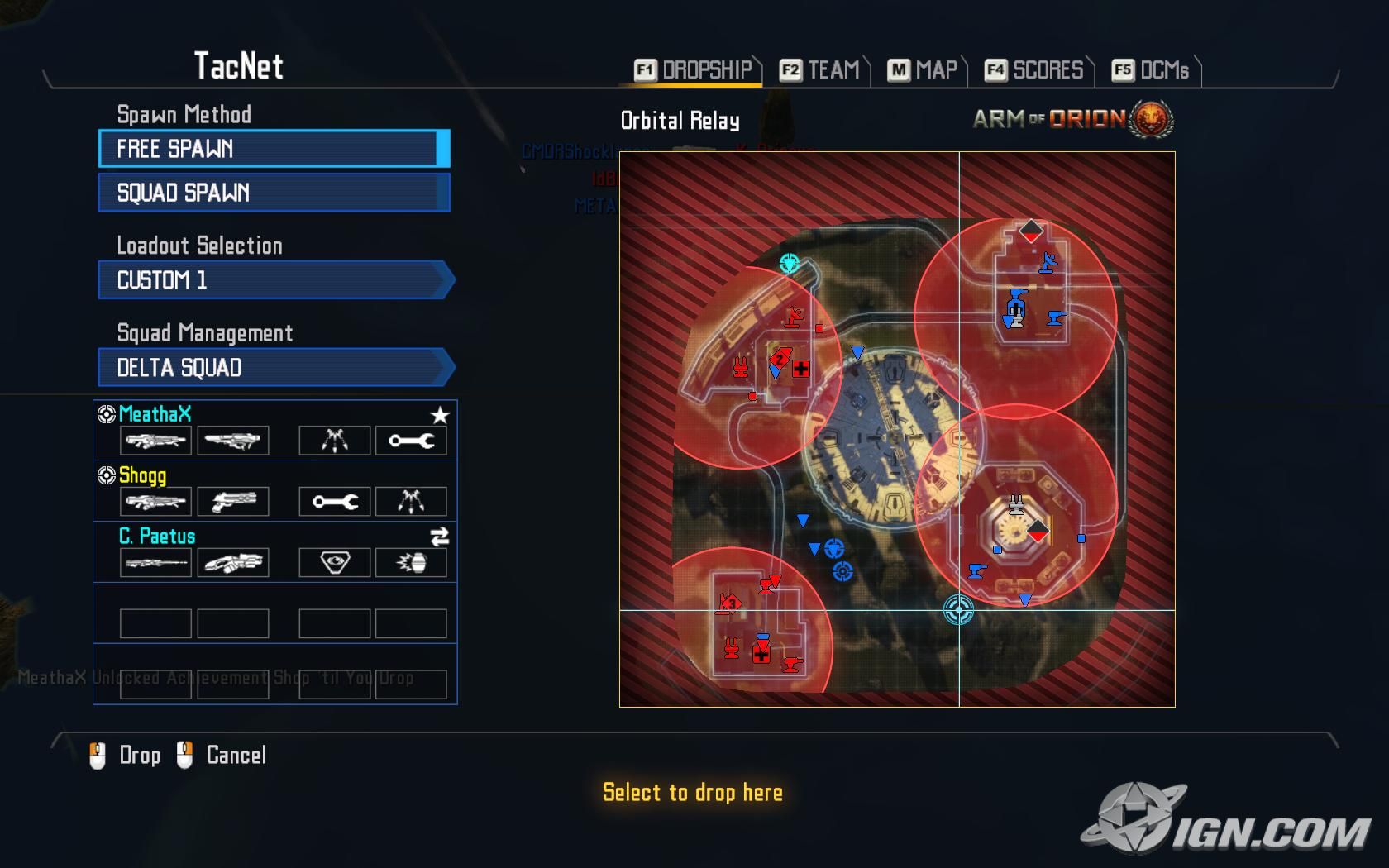This screenshot has width=1389, height=868.
Task: Open the DCMs tab
Action: click(x=1151, y=70)
